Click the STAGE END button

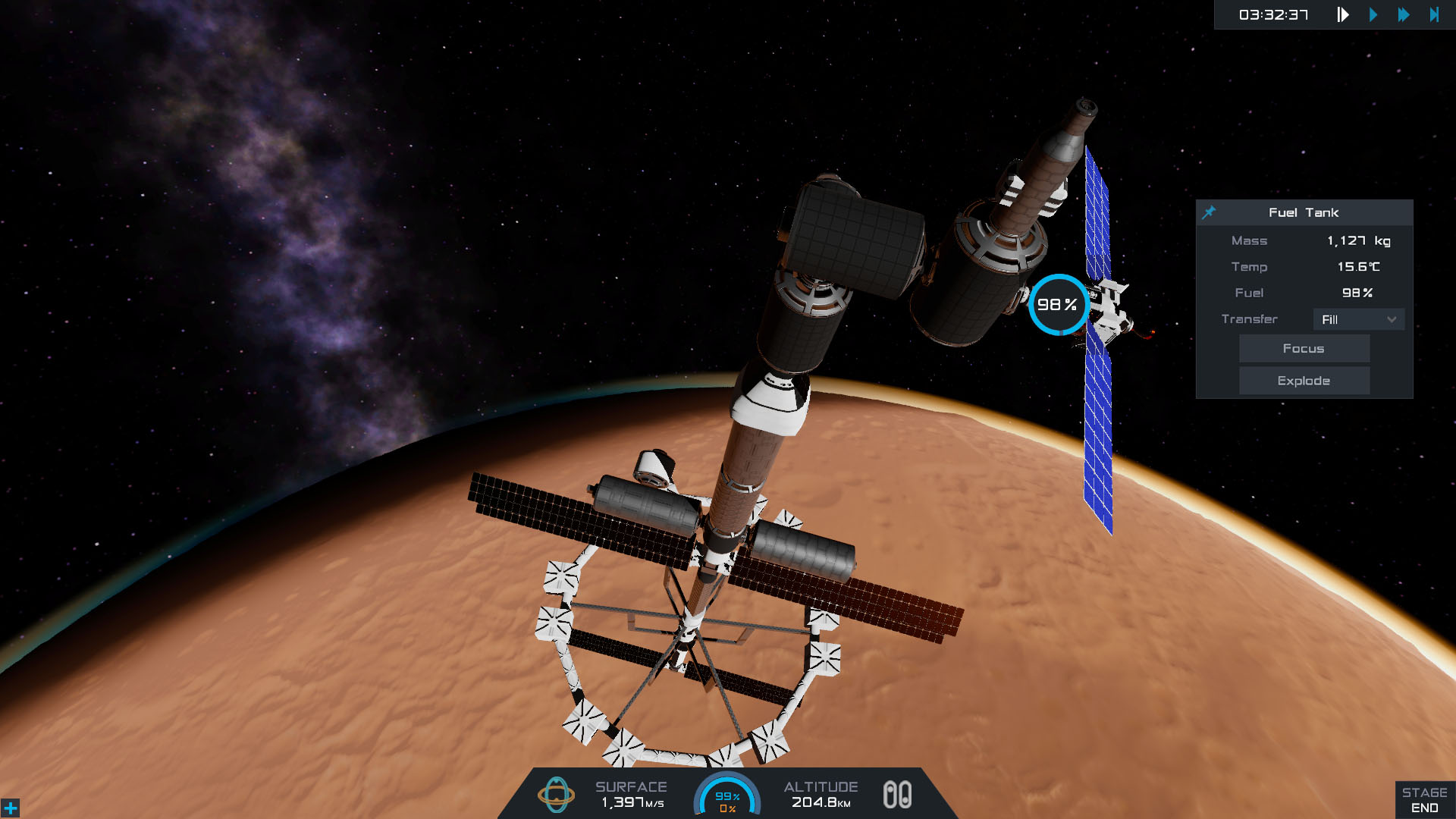pos(1424,800)
